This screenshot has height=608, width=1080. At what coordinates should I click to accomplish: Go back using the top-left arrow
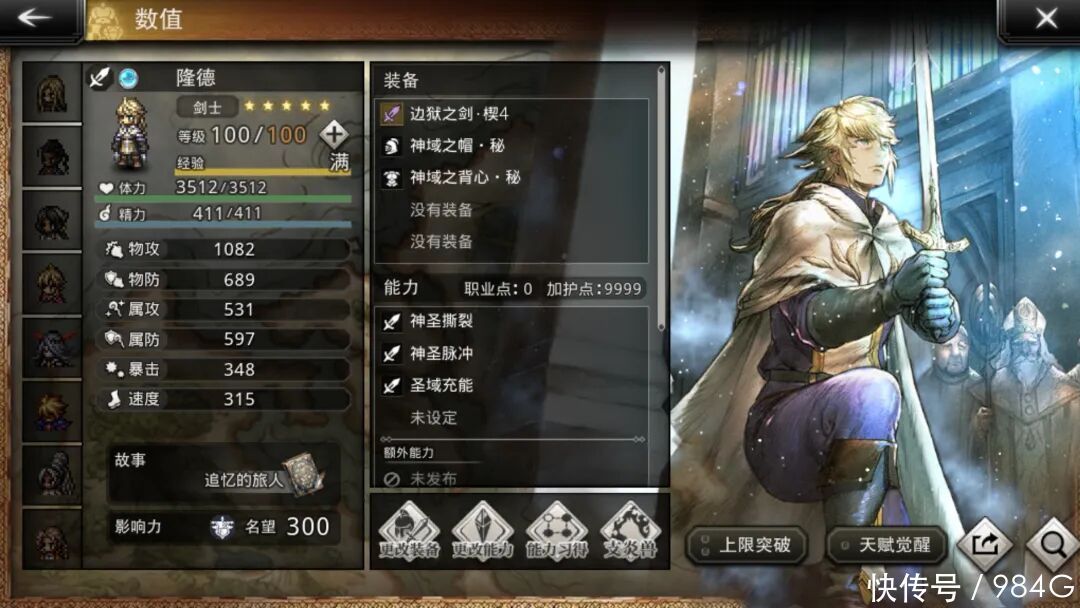[36, 19]
